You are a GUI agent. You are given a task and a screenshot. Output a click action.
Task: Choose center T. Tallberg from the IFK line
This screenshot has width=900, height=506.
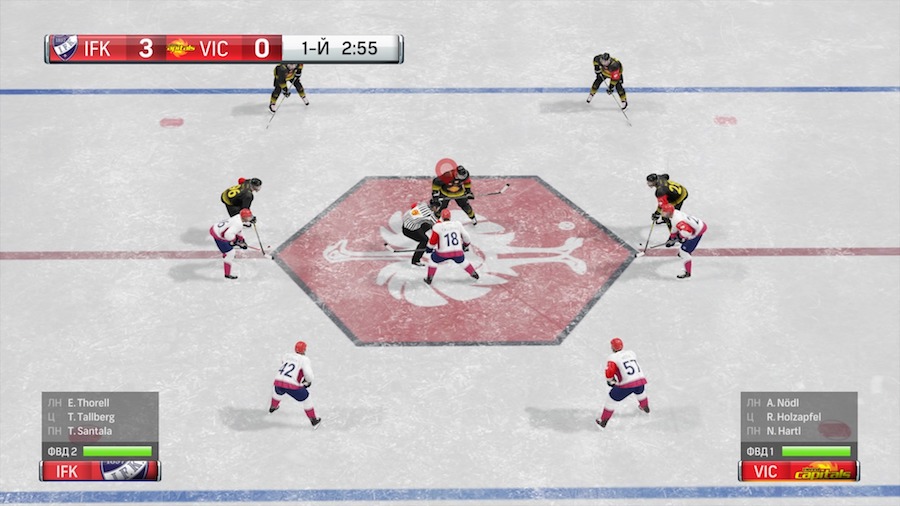pyautogui.click(x=90, y=417)
